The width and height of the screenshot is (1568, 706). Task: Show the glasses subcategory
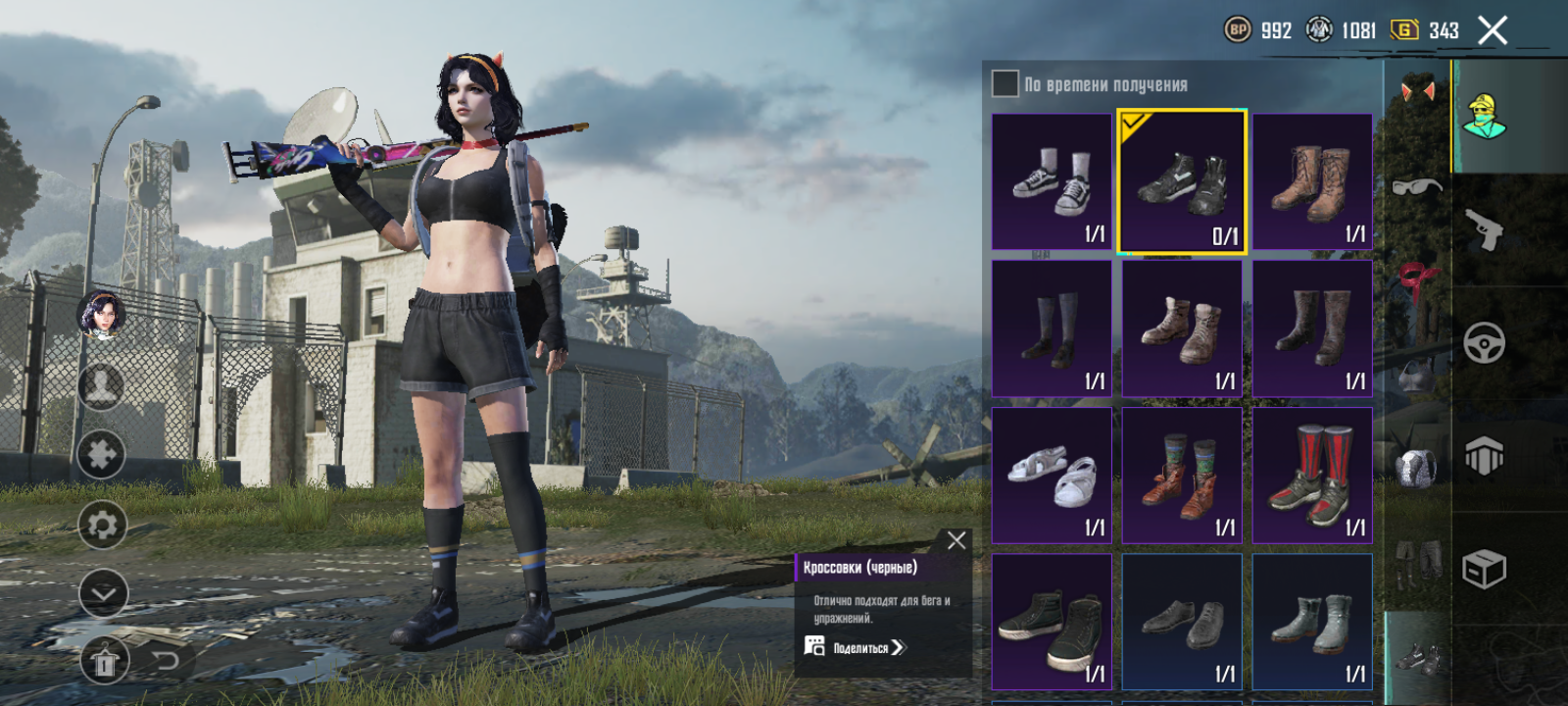pos(1417,186)
